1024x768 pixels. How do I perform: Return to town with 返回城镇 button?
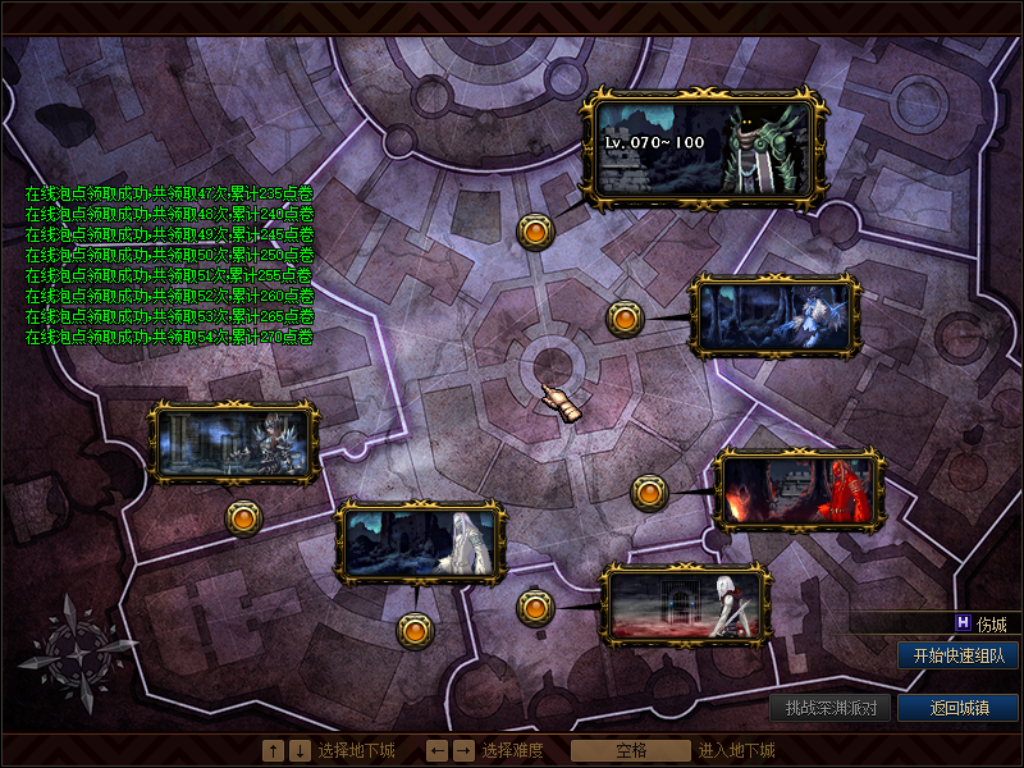[958, 708]
